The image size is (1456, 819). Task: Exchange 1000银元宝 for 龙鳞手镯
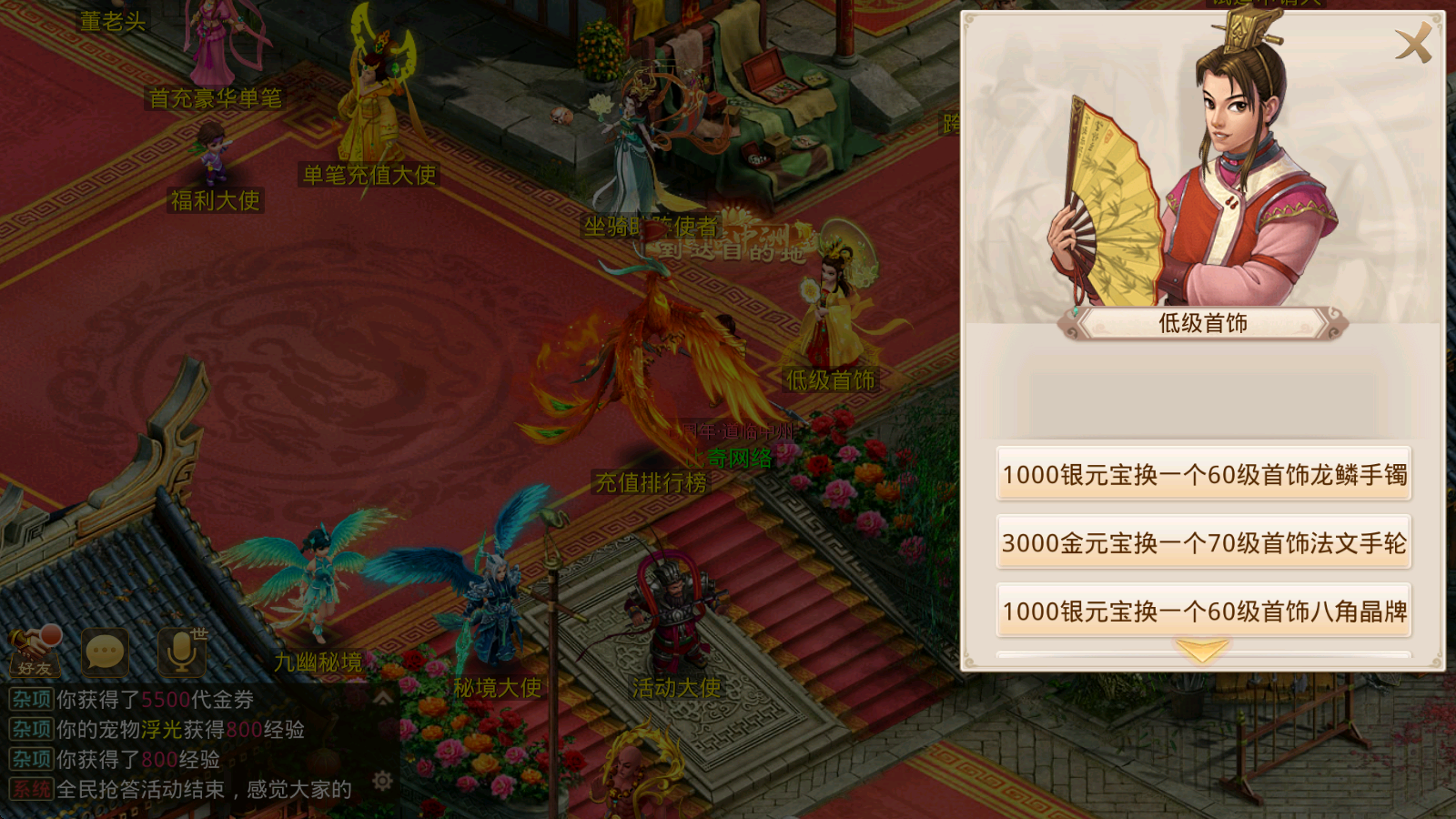coord(1203,473)
